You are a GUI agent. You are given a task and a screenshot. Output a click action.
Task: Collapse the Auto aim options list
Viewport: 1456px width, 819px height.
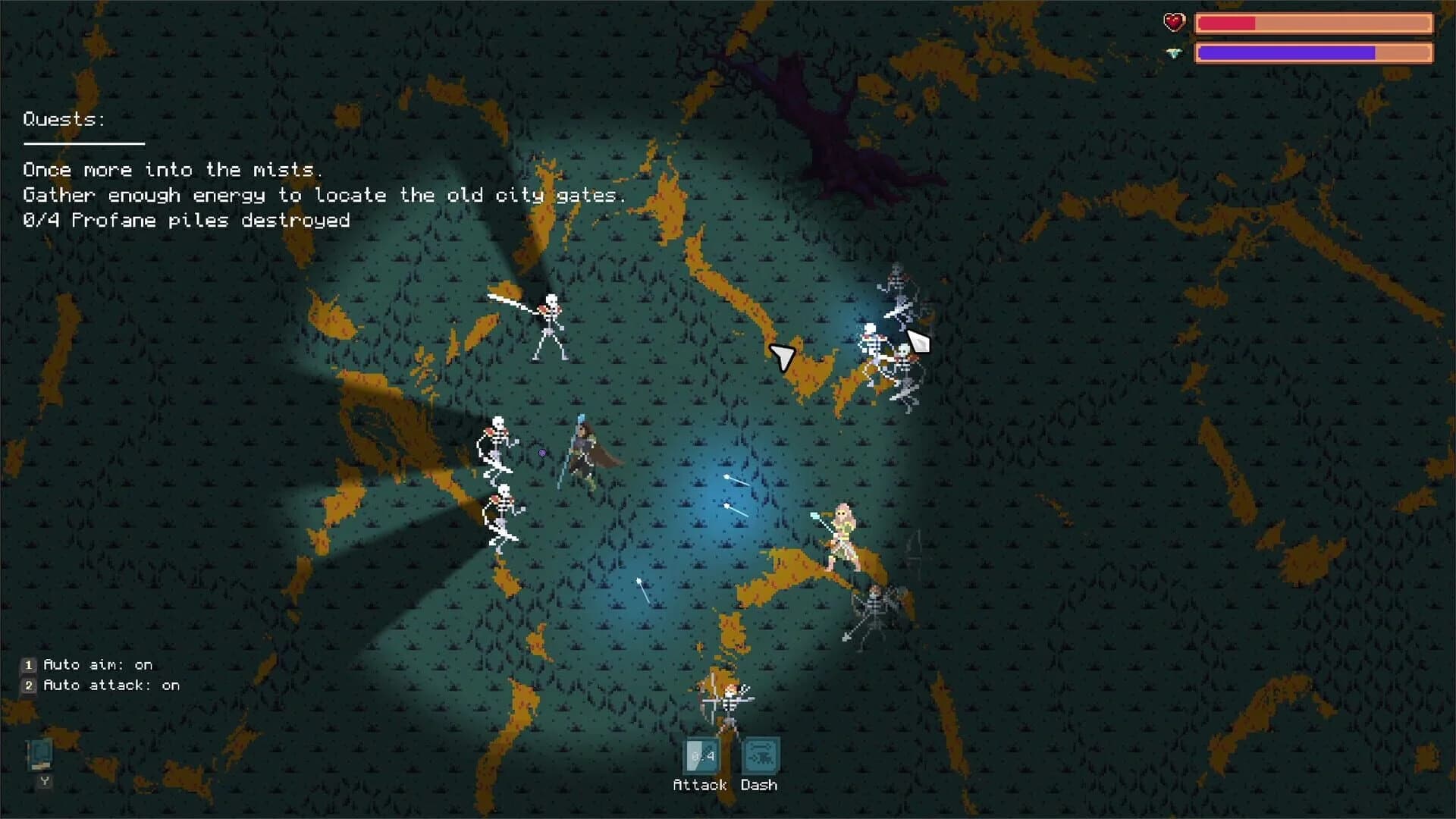97,664
